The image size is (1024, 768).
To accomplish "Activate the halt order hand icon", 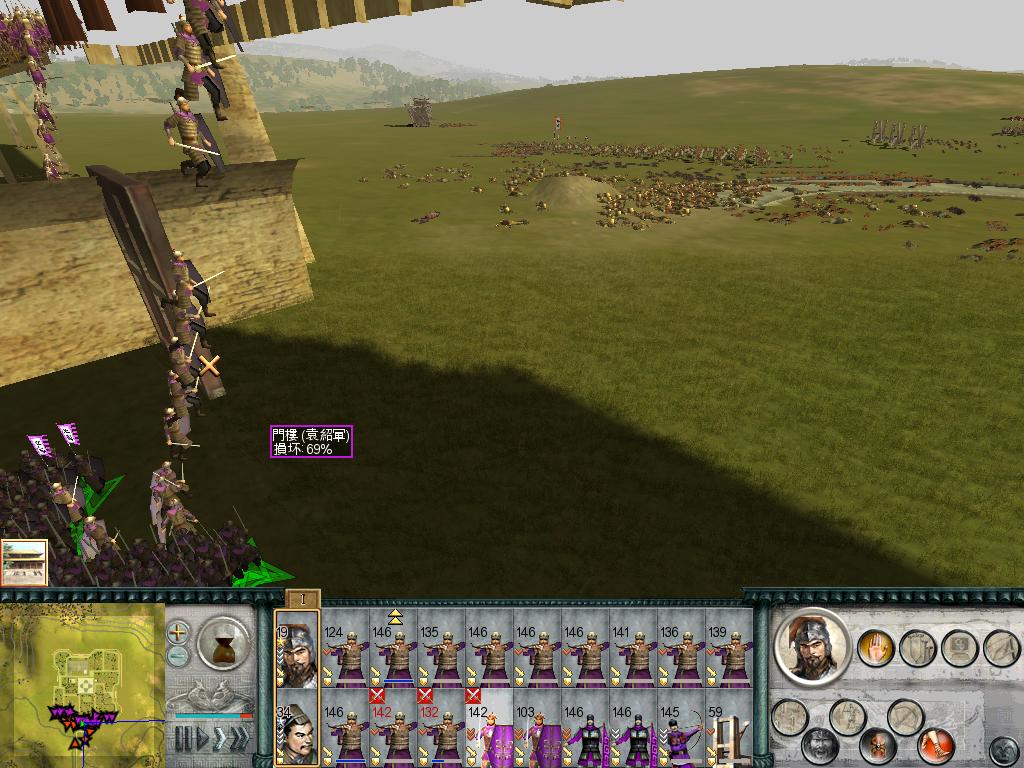I will pyautogui.click(x=875, y=647).
